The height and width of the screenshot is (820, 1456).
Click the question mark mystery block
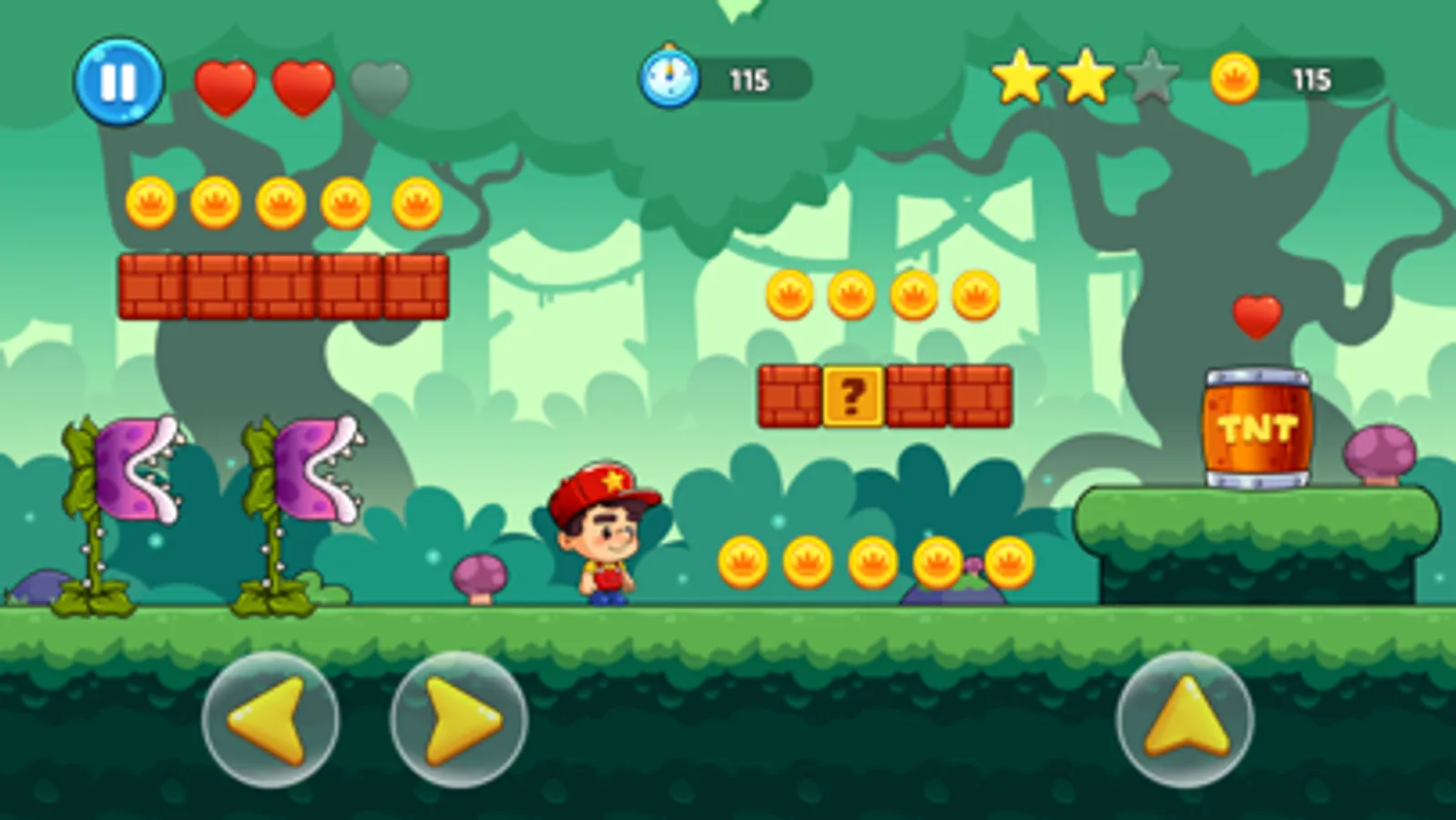[x=850, y=395]
